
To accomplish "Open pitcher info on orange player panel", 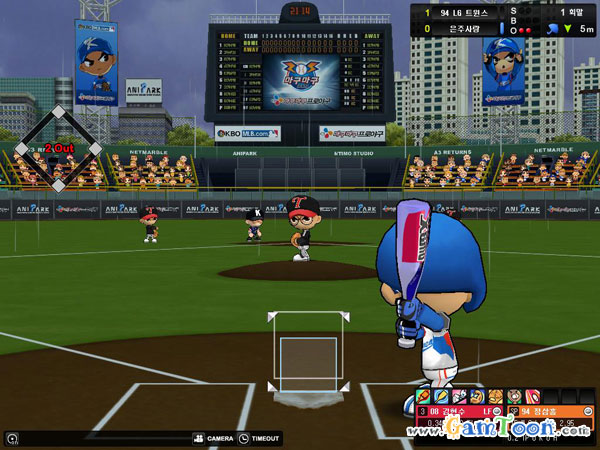I will tap(556, 411).
